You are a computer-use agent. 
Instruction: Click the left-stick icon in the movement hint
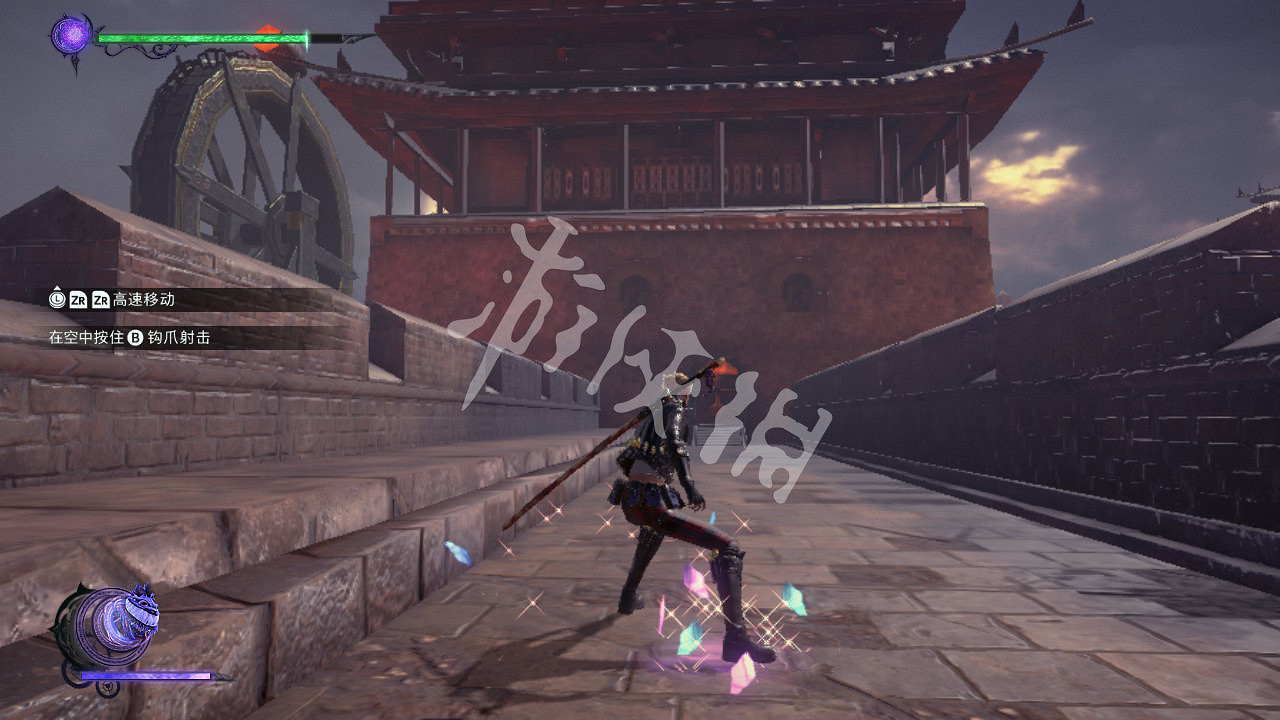pyautogui.click(x=55, y=300)
